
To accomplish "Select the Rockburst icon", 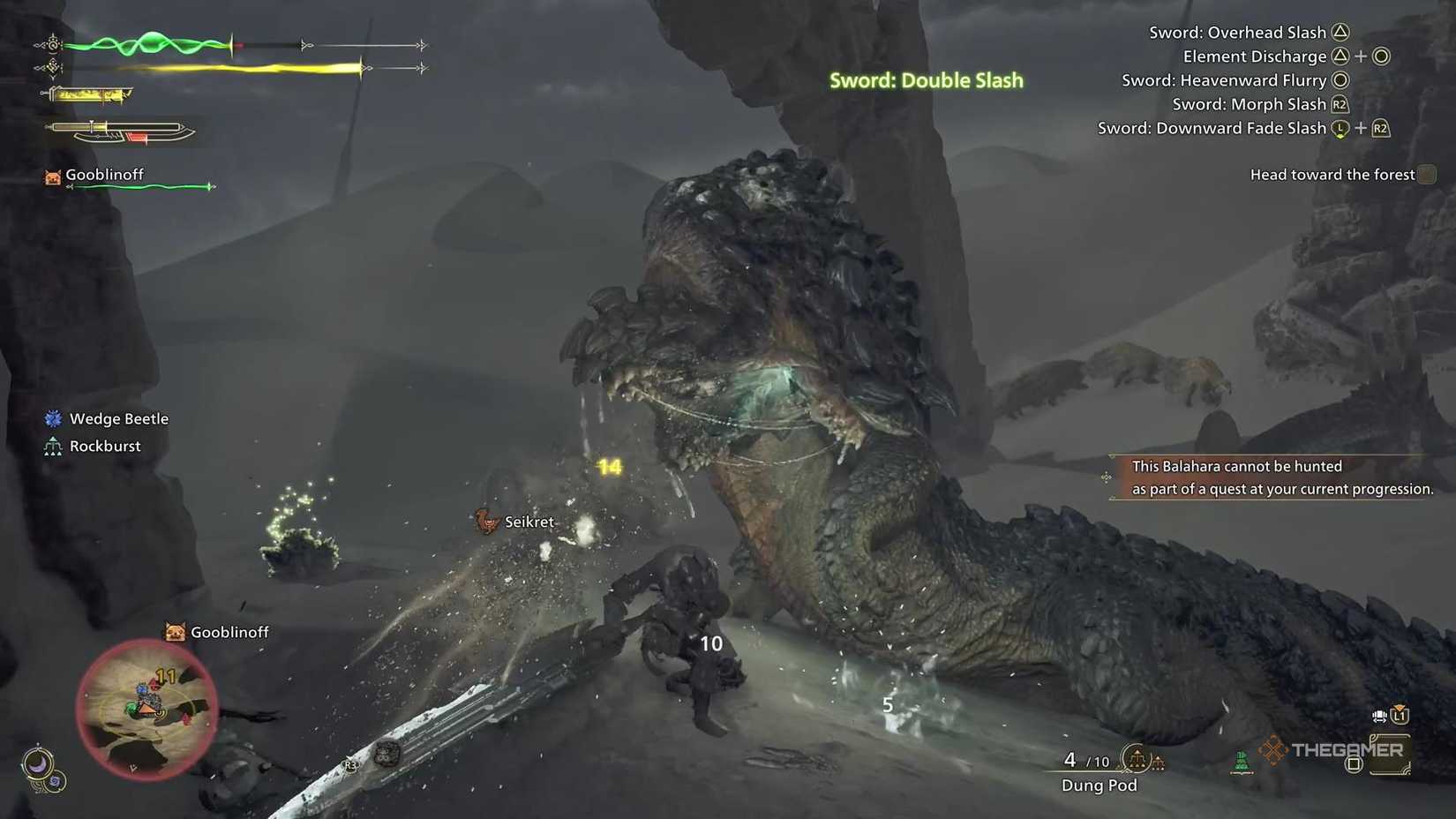I will click(51, 446).
